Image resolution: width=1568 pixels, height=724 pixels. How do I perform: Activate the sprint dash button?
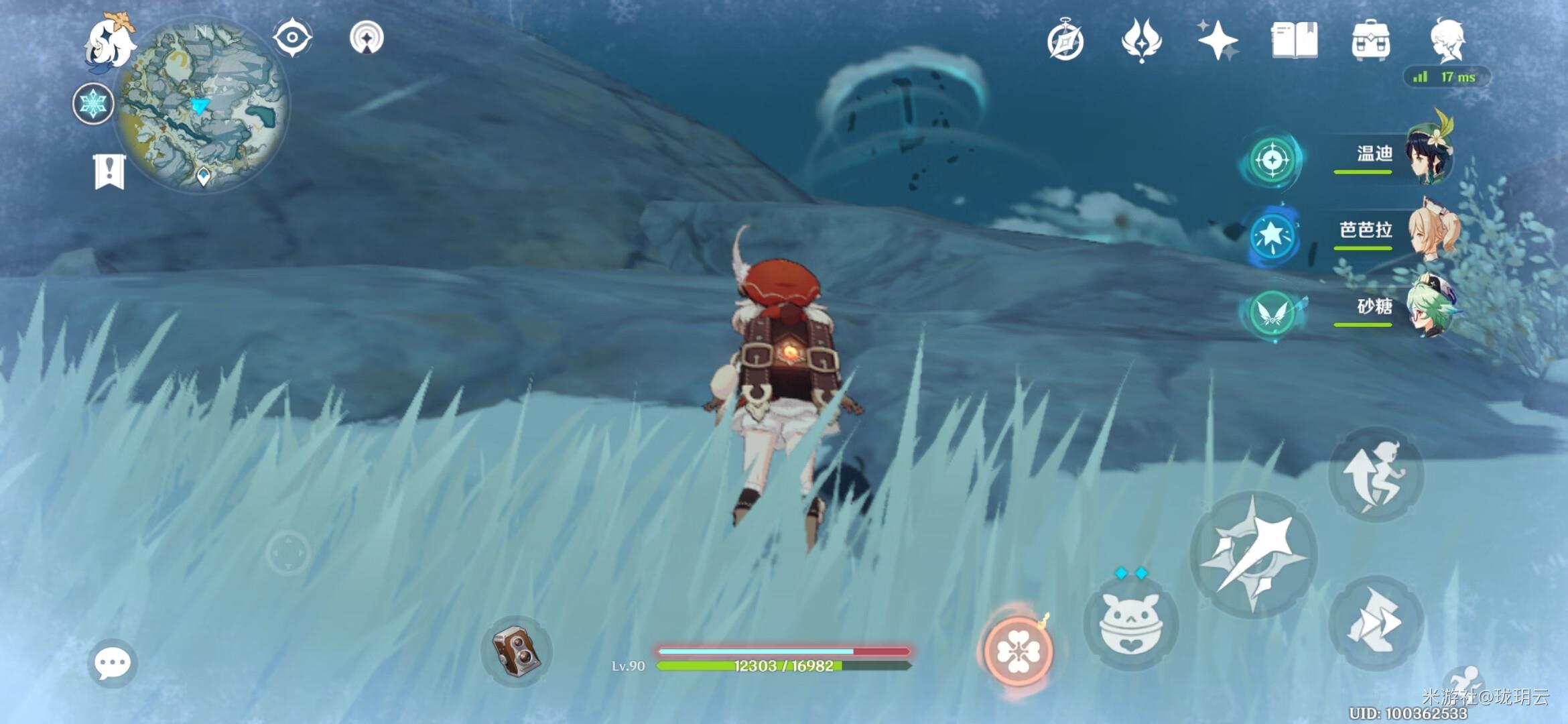(x=1375, y=623)
